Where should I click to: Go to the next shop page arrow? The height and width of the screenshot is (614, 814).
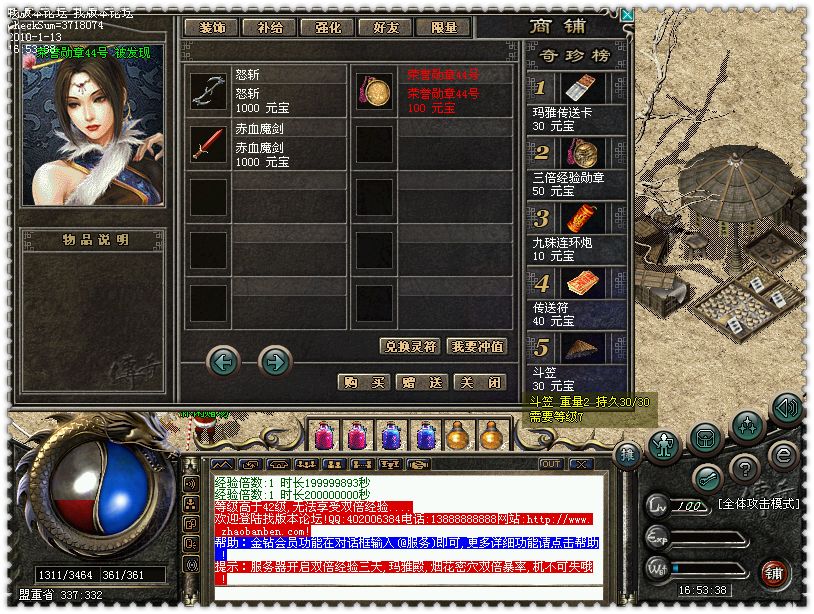pos(275,360)
